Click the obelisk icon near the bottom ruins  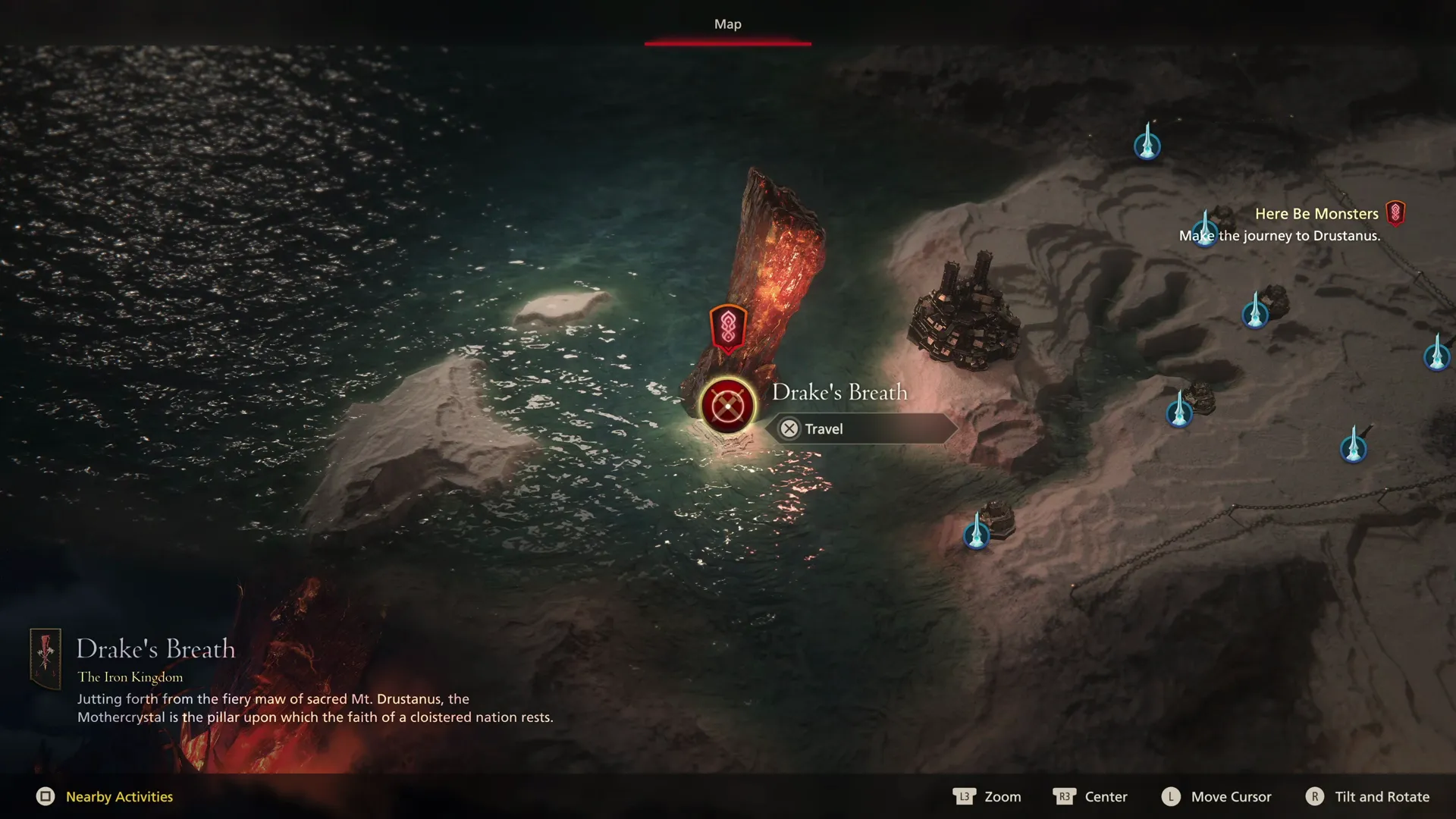(977, 535)
